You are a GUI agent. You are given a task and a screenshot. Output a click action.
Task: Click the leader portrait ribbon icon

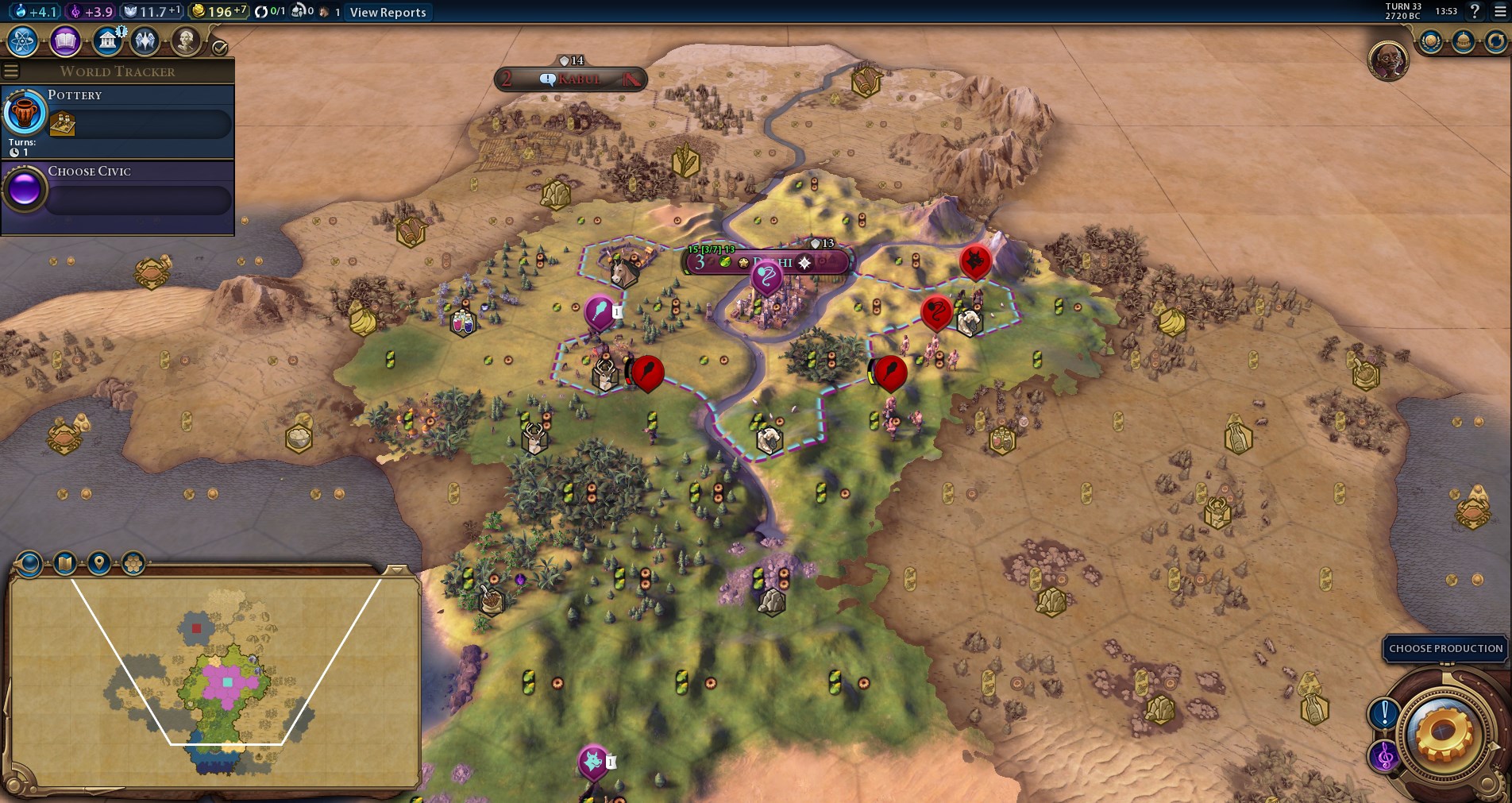pos(1388,60)
